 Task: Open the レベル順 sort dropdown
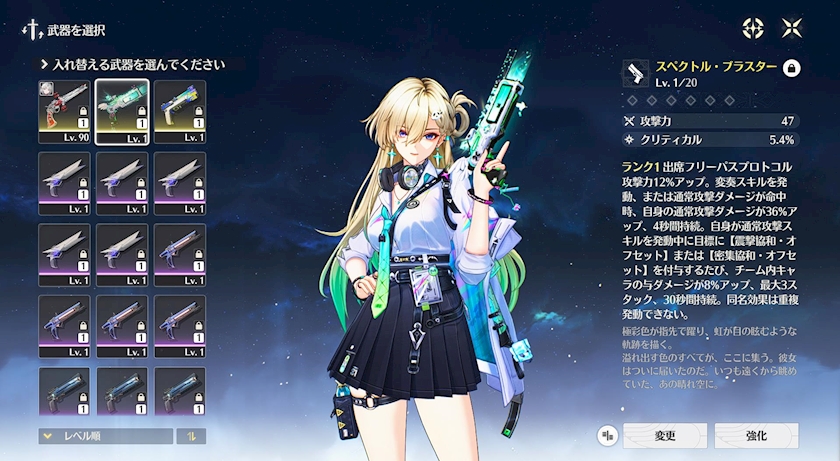(x=105, y=436)
